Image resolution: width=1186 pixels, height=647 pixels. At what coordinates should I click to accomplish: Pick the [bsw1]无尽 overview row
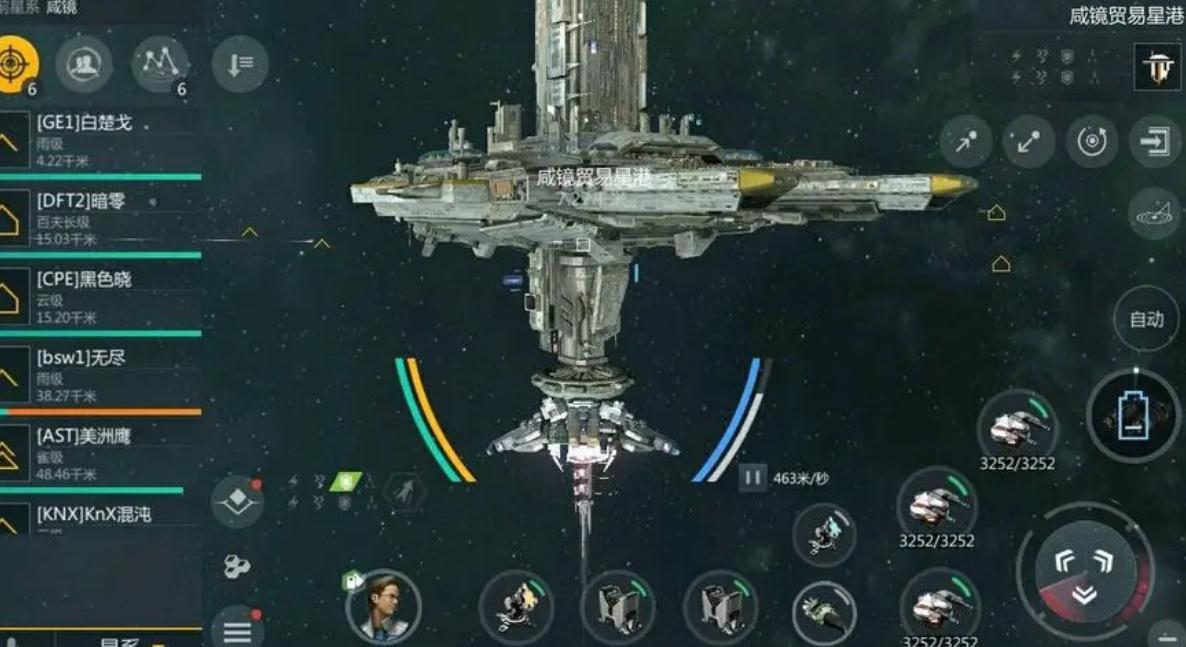pos(100,374)
